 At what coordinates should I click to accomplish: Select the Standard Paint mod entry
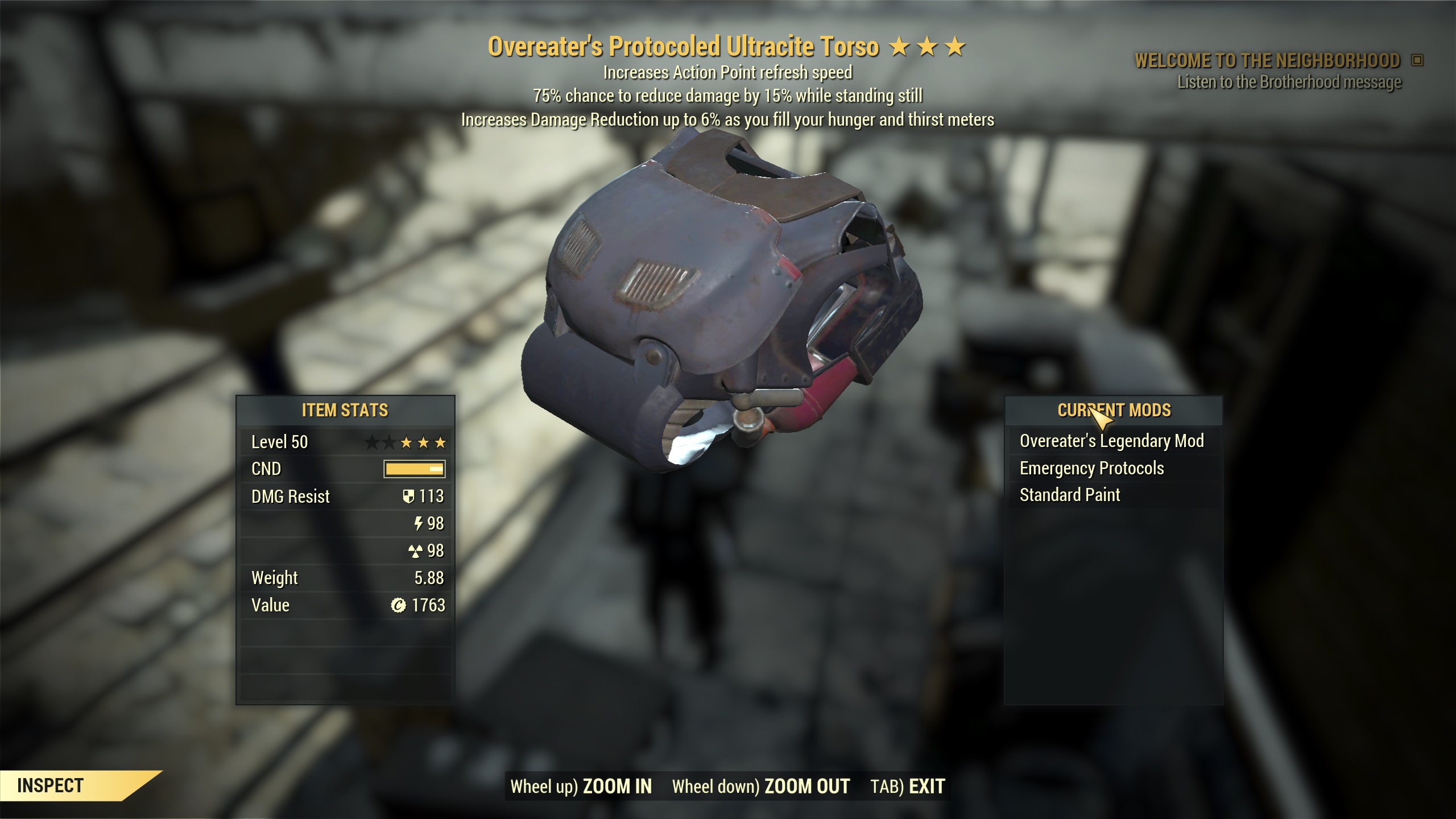click(1069, 495)
